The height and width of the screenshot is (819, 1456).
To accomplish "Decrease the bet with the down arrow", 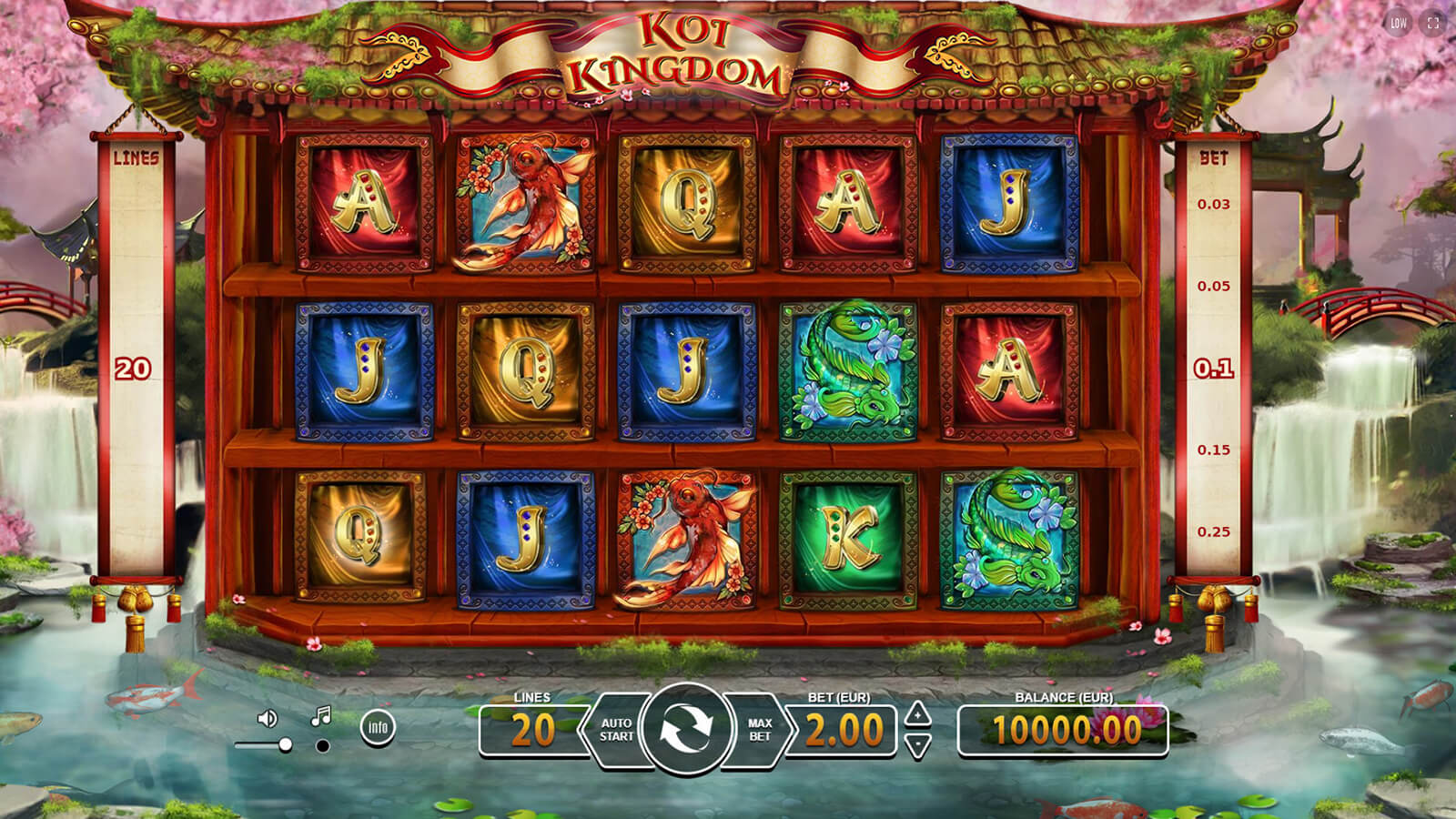I will (x=918, y=746).
